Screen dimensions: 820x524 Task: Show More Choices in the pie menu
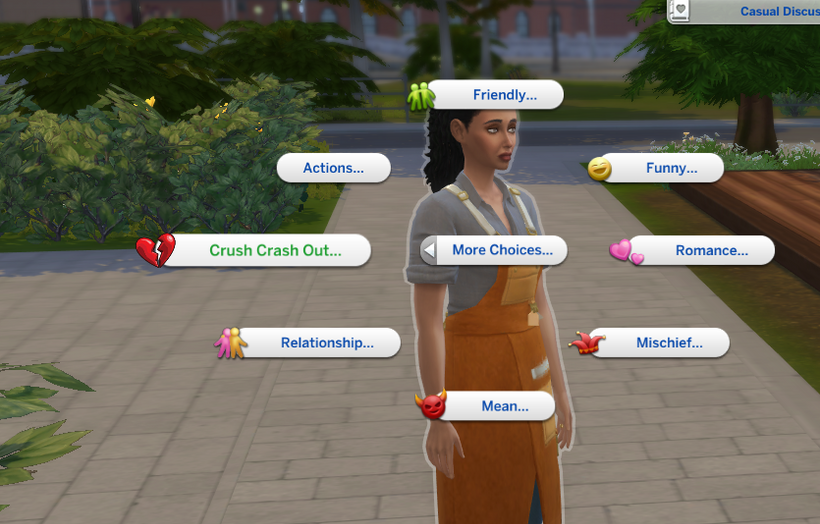pos(496,251)
